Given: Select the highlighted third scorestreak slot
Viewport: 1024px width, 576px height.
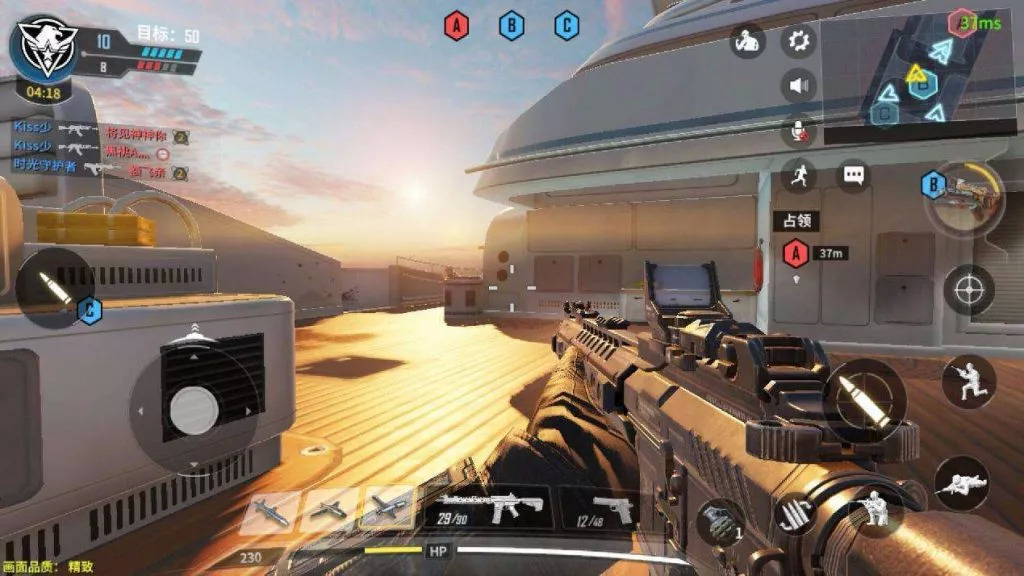Looking at the screenshot, I should click(x=387, y=509).
